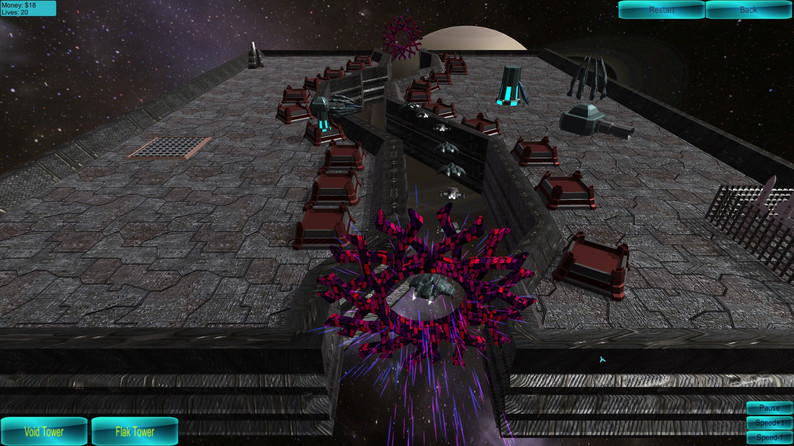Decrease game speed with Speed-1
Image resolution: width=794 pixels, height=446 pixels.
click(x=769, y=438)
